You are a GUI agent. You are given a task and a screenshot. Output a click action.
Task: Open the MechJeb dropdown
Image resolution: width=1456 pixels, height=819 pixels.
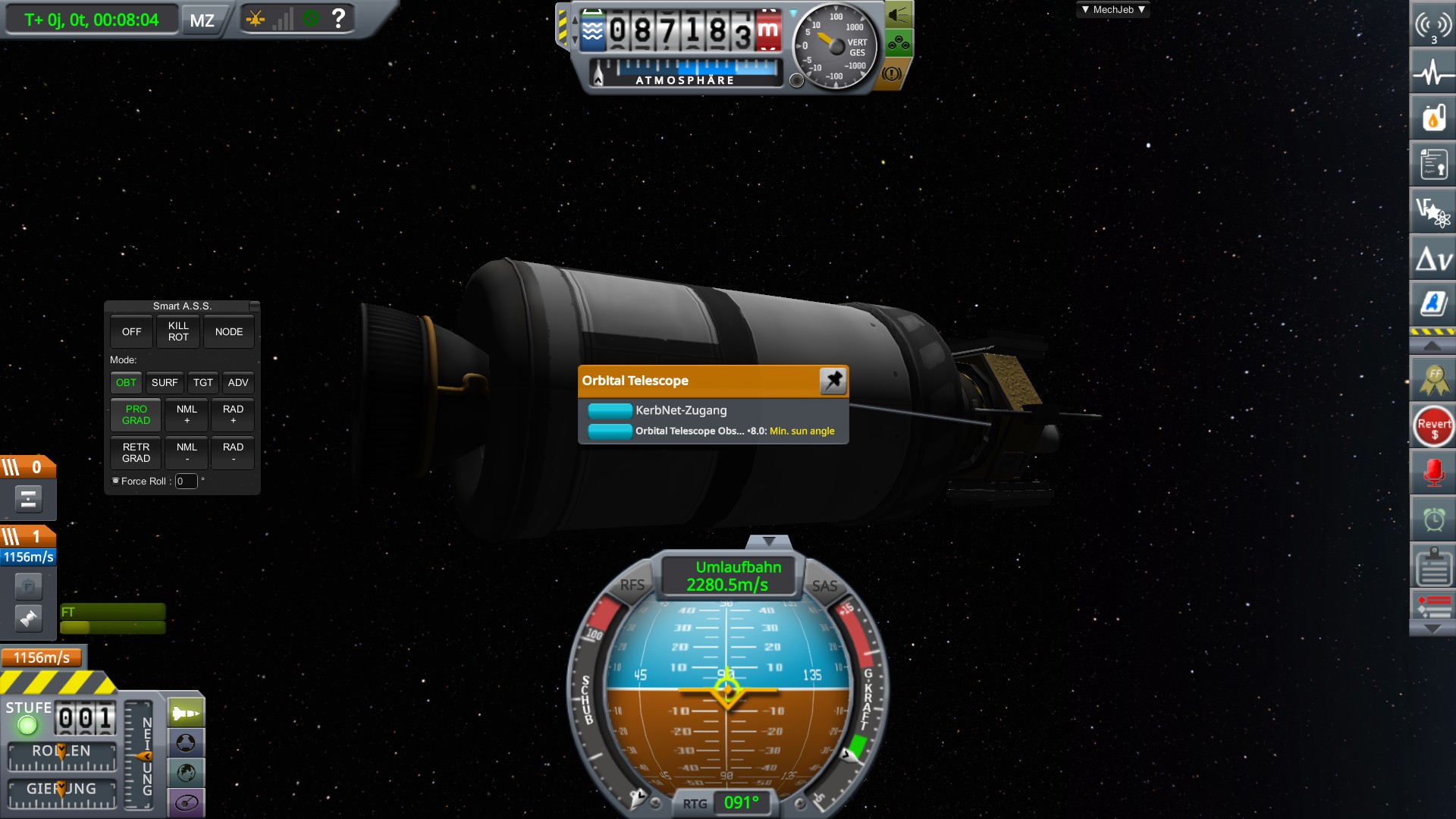tap(1112, 10)
